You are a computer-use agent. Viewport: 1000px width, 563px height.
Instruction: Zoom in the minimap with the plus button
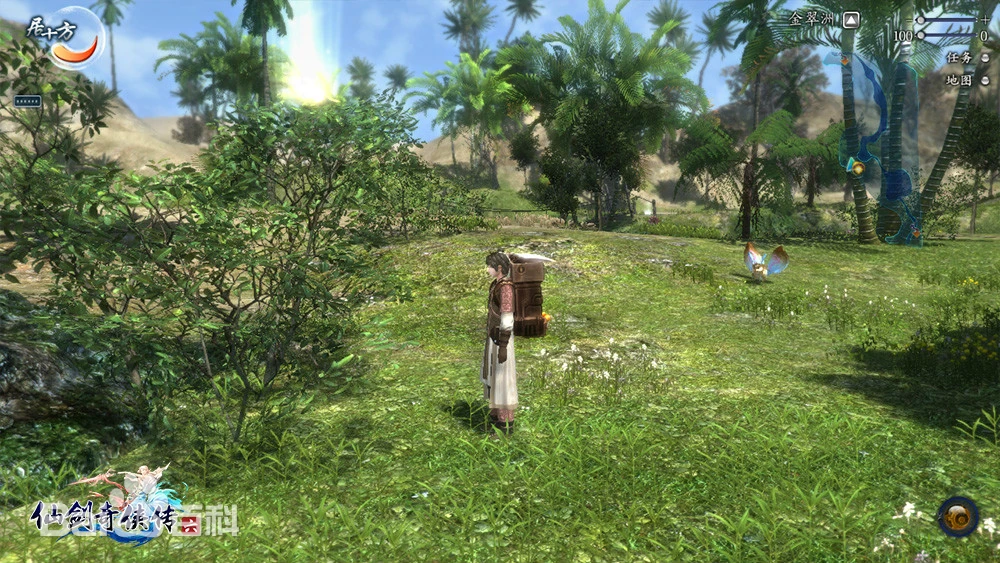click(984, 19)
